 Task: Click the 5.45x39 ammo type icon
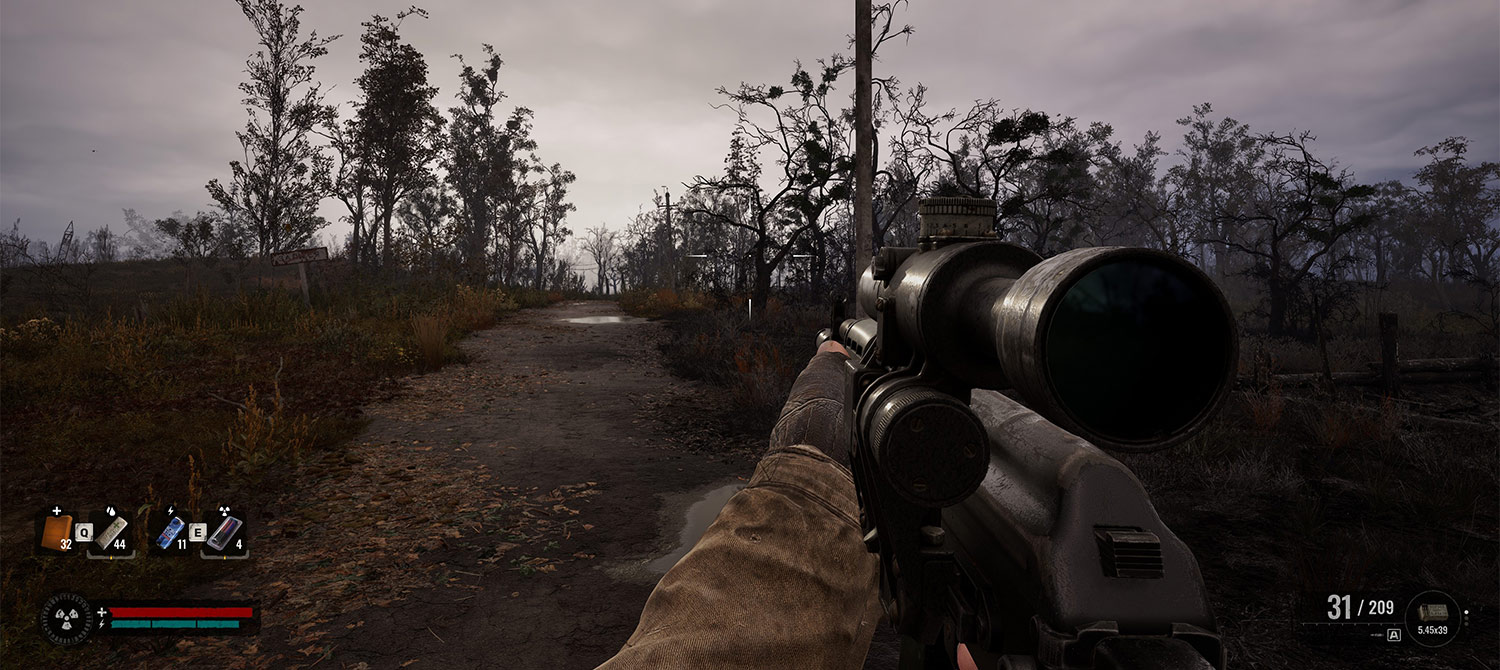(1432, 612)
